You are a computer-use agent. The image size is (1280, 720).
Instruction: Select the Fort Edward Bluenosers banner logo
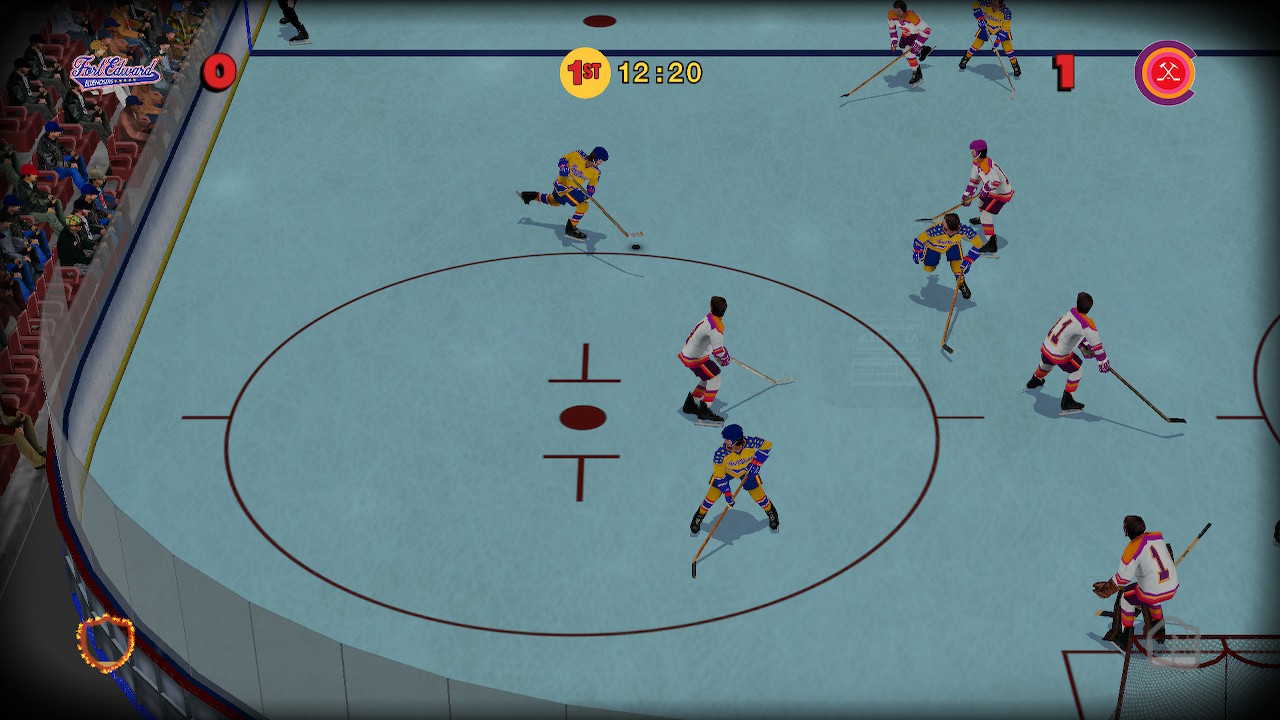coord(118,70)
